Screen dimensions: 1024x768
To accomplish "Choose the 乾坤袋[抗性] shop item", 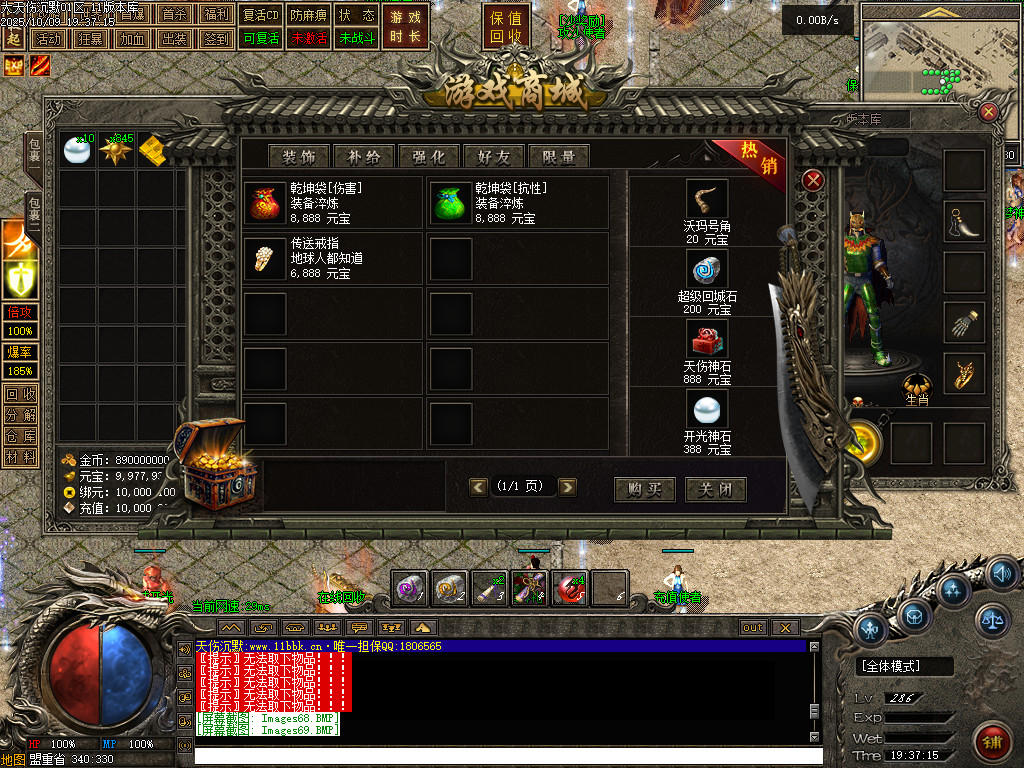I will point(516,203).
